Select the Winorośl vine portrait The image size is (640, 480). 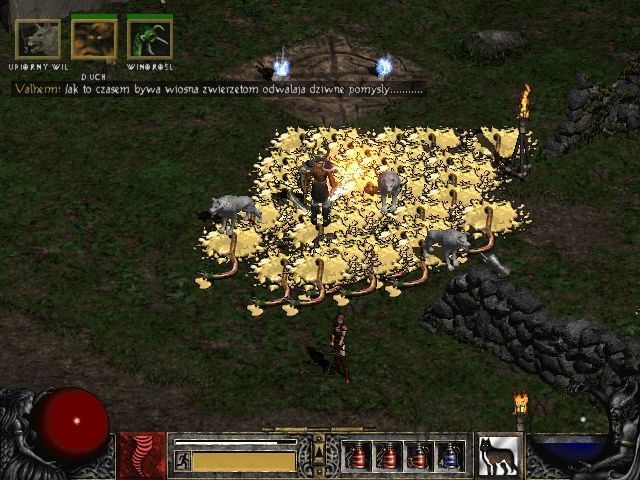click(x=150, y=38)
